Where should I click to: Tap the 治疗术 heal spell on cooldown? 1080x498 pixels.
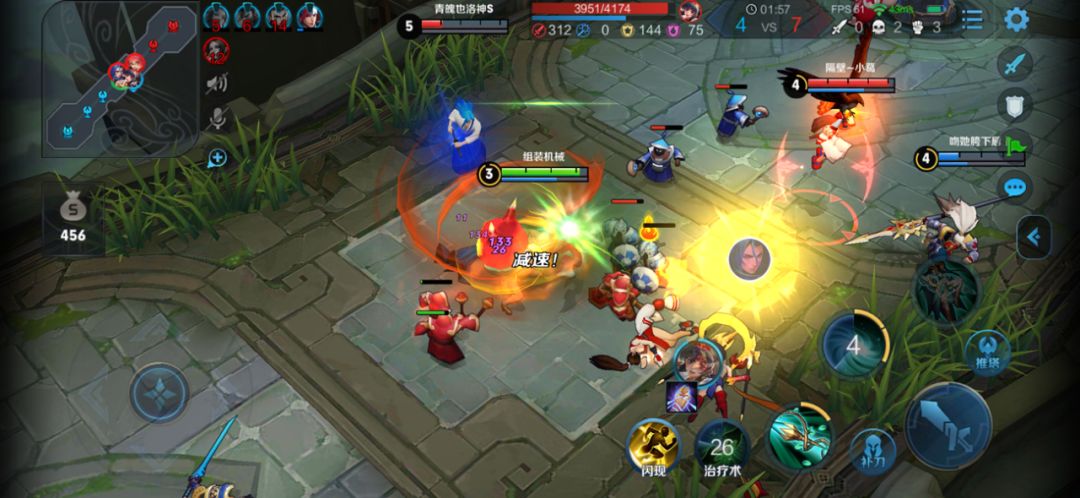tap(721, 448)
